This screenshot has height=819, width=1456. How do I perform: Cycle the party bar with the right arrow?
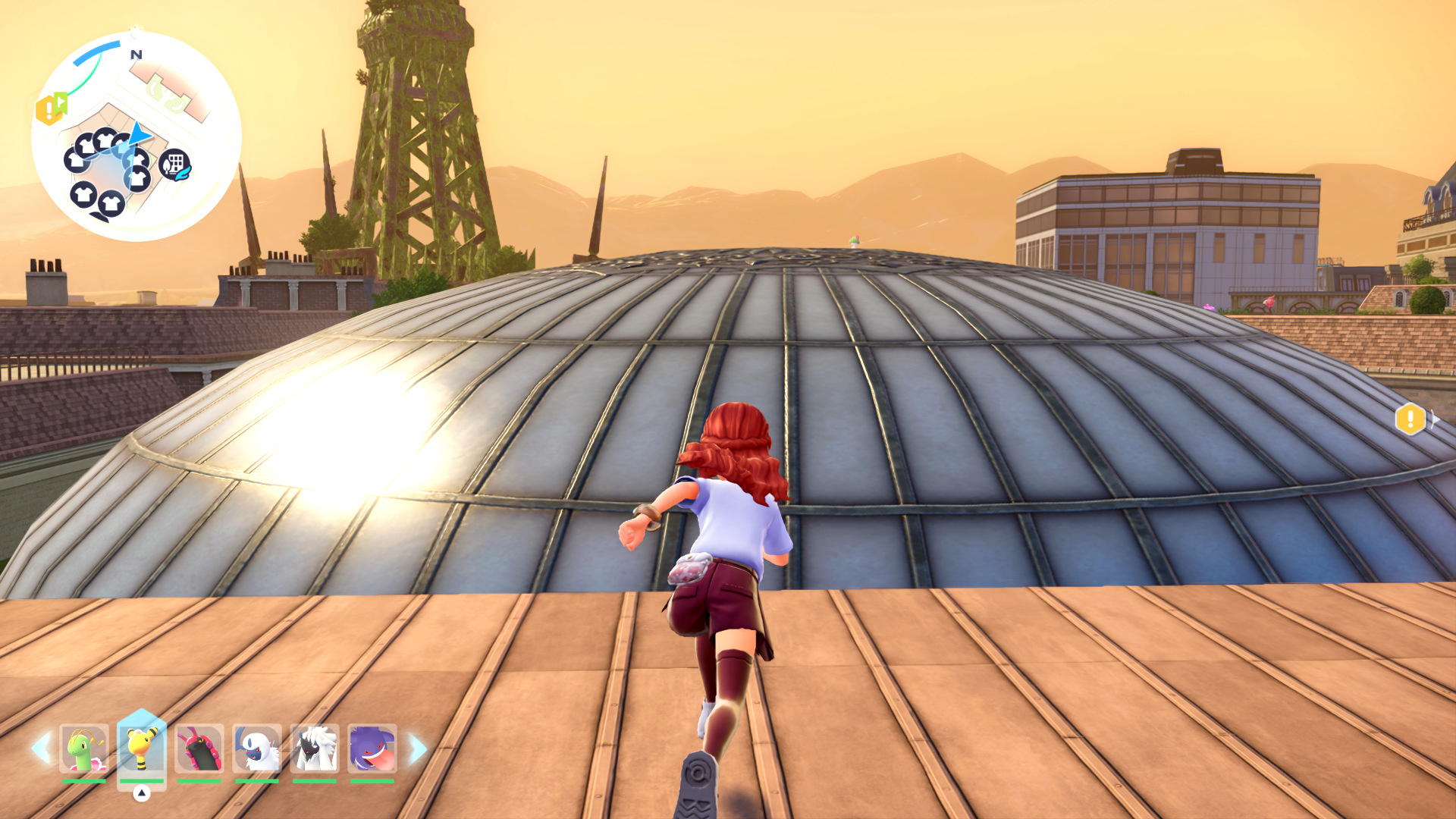tap(418, 748)
